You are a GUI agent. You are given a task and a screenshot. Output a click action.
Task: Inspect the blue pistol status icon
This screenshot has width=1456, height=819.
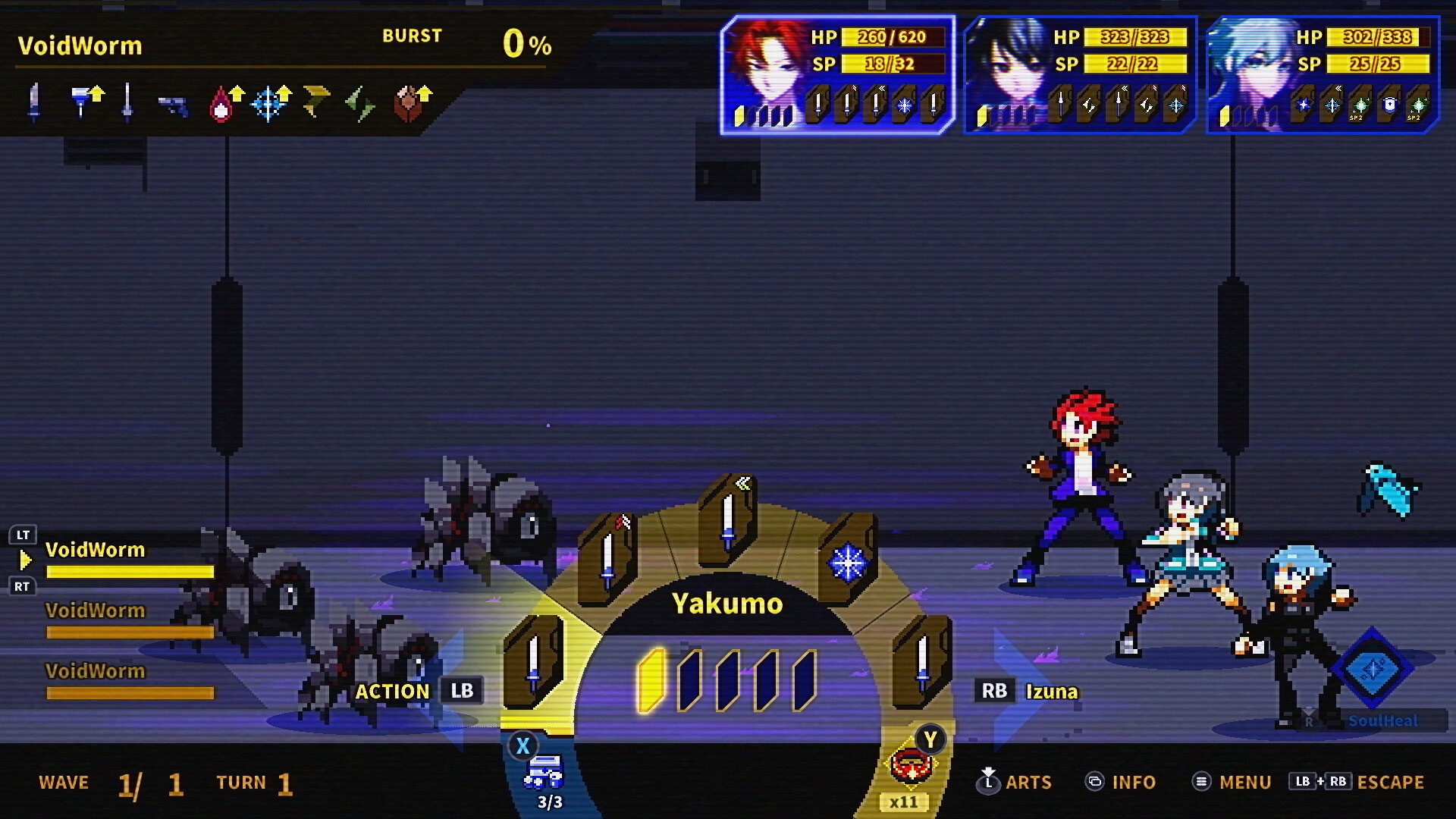[173, 105]
